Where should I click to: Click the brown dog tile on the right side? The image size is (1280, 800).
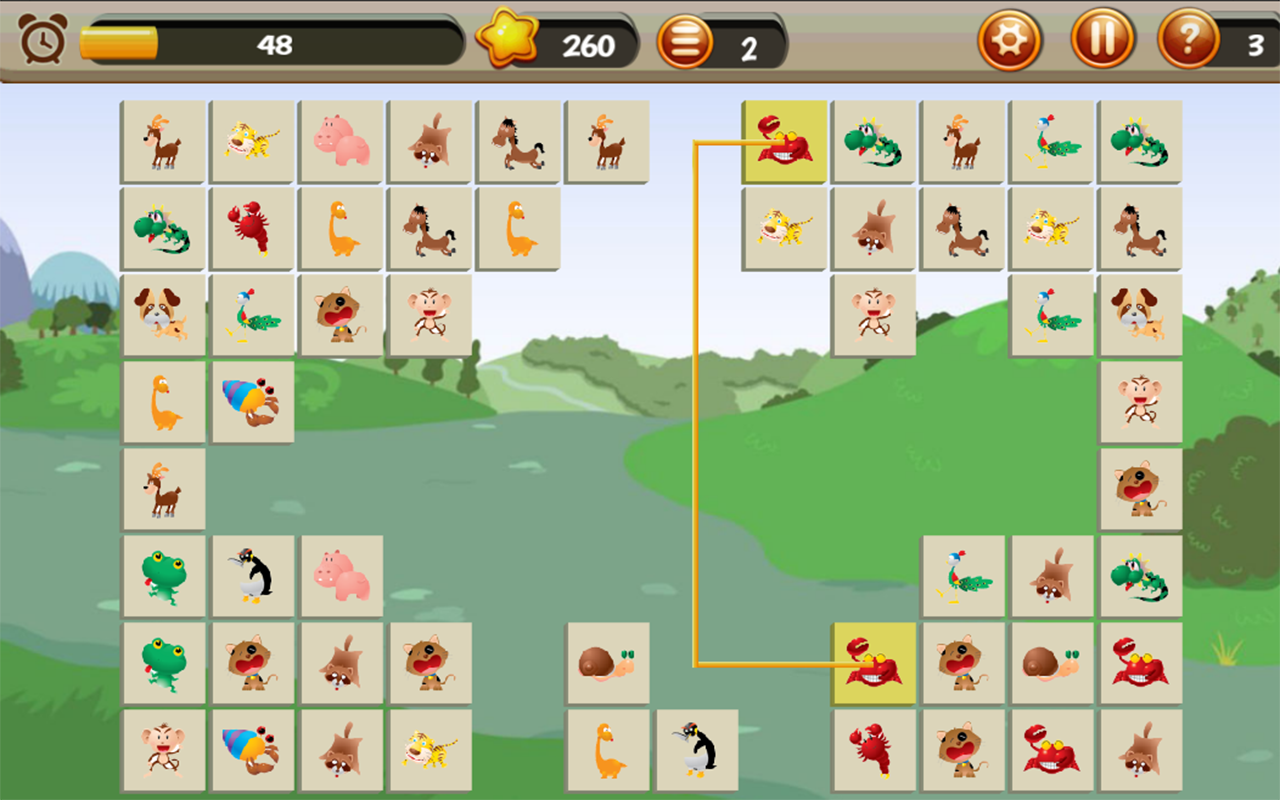pyautogui.click(x=1140, y=315)
